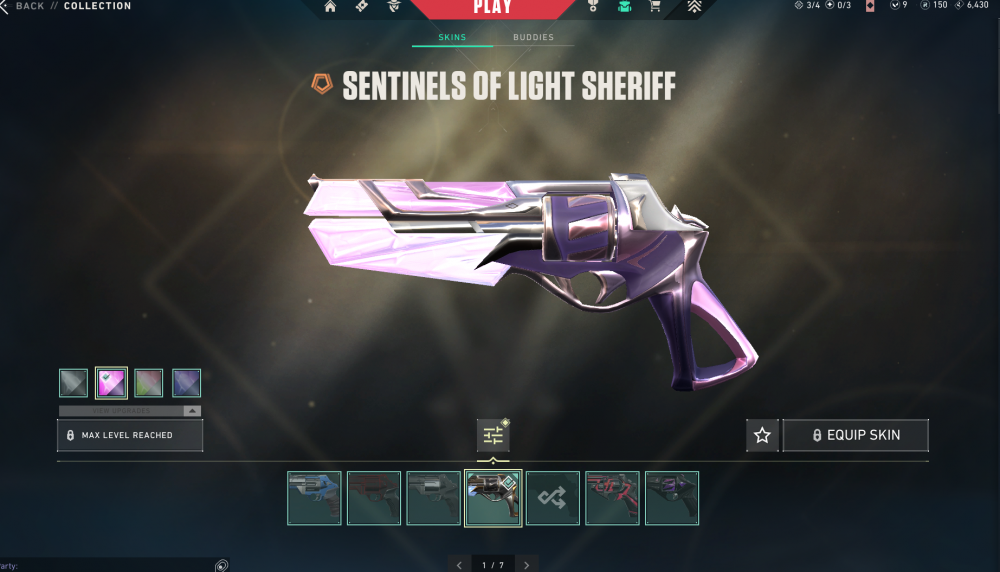This screenshot has width=1000, height=572.
Task: Click the red PLAY button
Action: (x=492, y=8)
